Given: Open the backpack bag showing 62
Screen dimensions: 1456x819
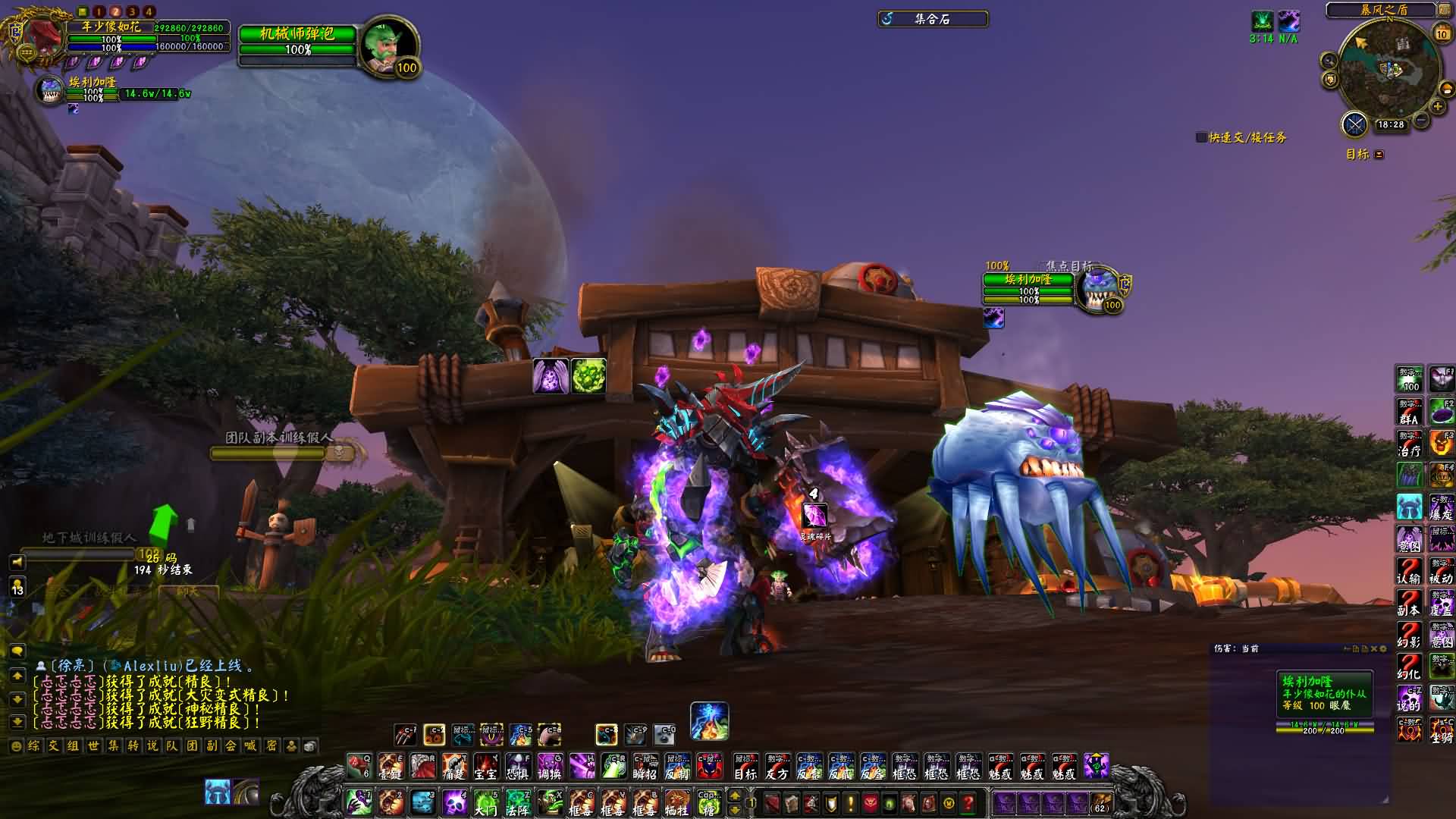Looking at the screenshot, I should click(1100, 802).
